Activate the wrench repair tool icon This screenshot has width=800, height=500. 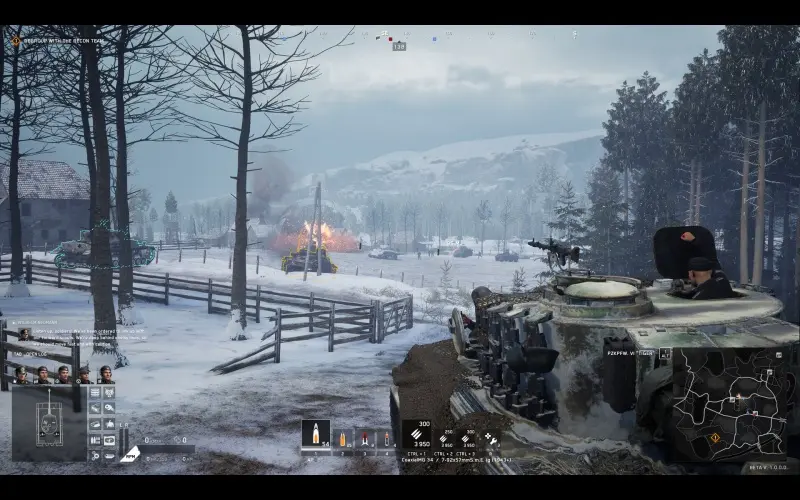point(491,438)
